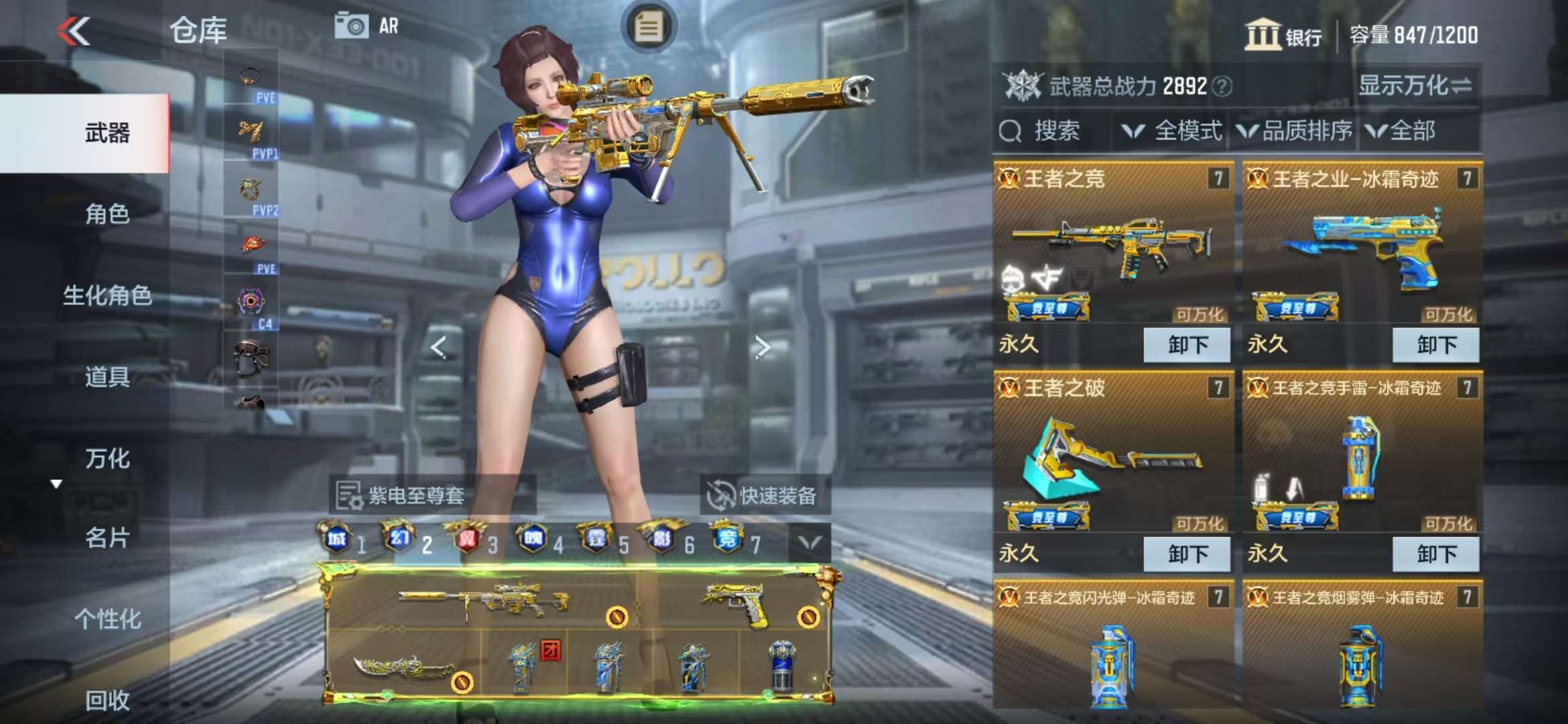Switch to the 角色 category

click(107, 215)
